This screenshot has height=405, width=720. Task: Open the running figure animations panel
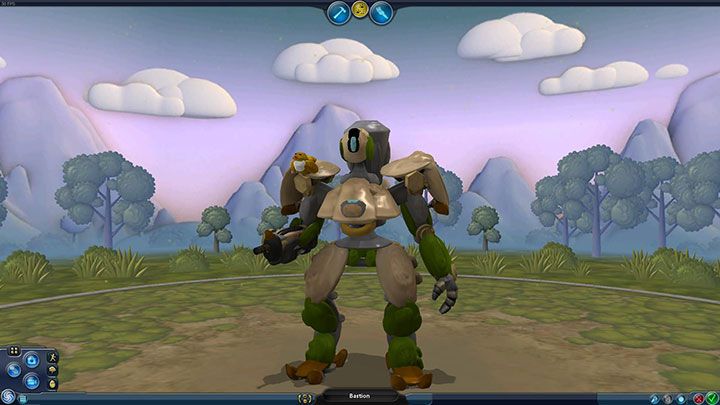51,357
